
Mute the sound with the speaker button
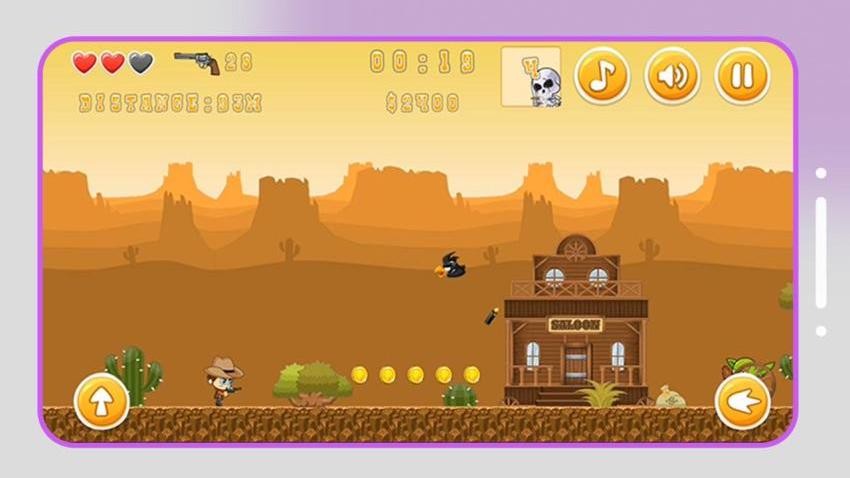(672, 76)
